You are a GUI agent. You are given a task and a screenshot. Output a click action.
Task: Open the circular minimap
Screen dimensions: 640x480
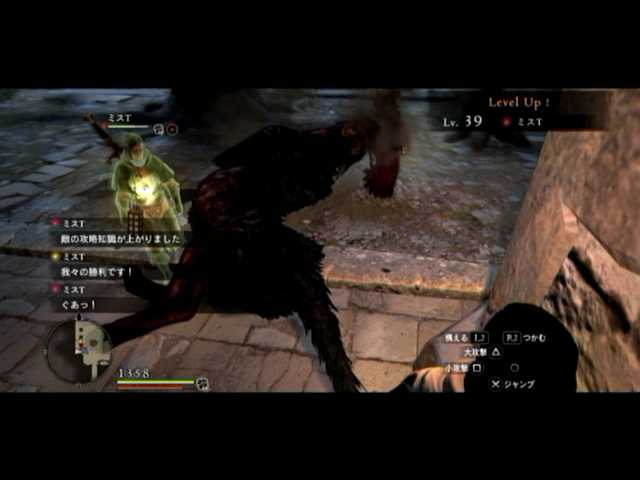pyautogui.click(x=80, y=349)
